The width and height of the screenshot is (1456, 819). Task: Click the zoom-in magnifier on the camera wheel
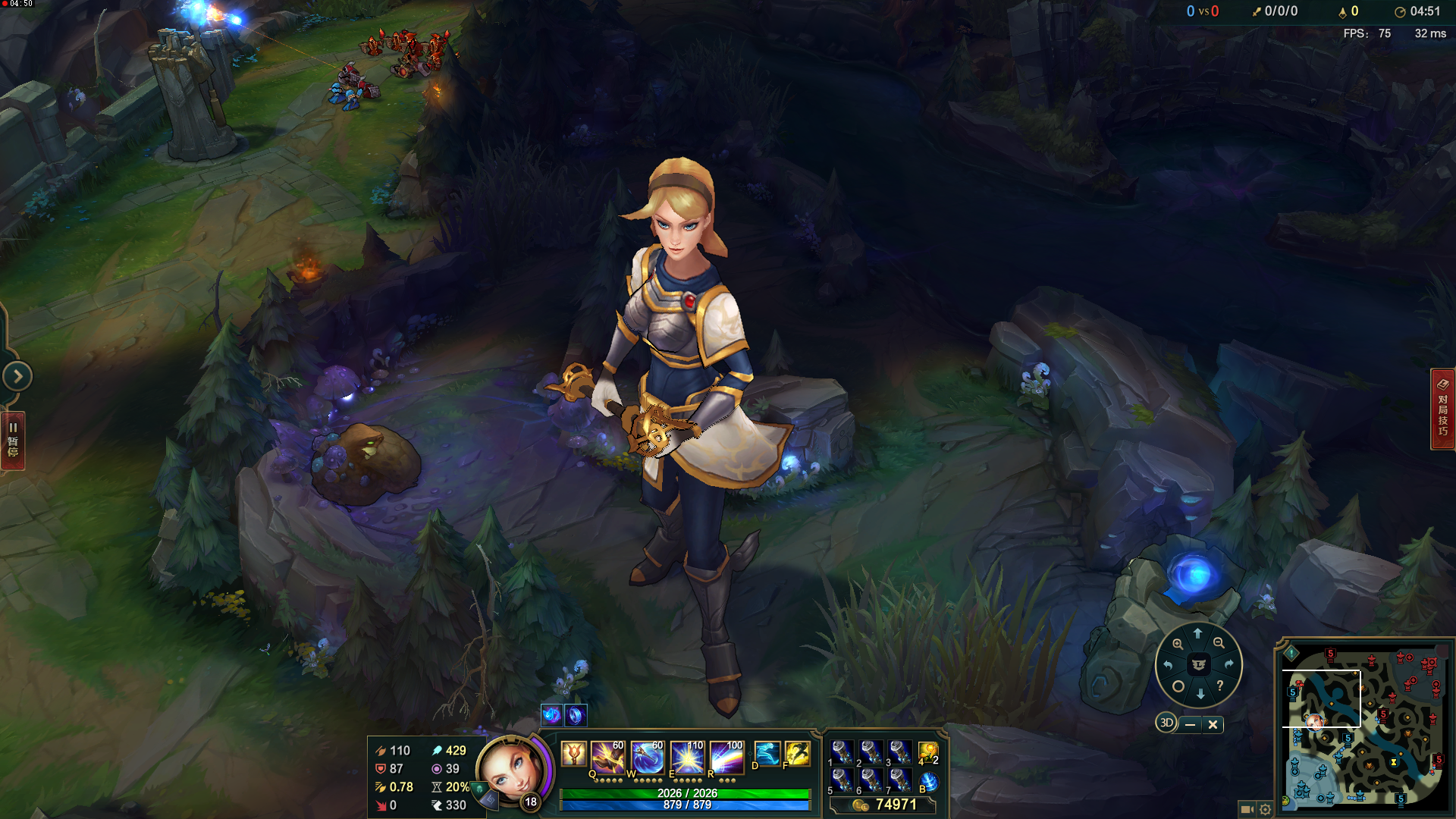click(x=1178, y=644)
